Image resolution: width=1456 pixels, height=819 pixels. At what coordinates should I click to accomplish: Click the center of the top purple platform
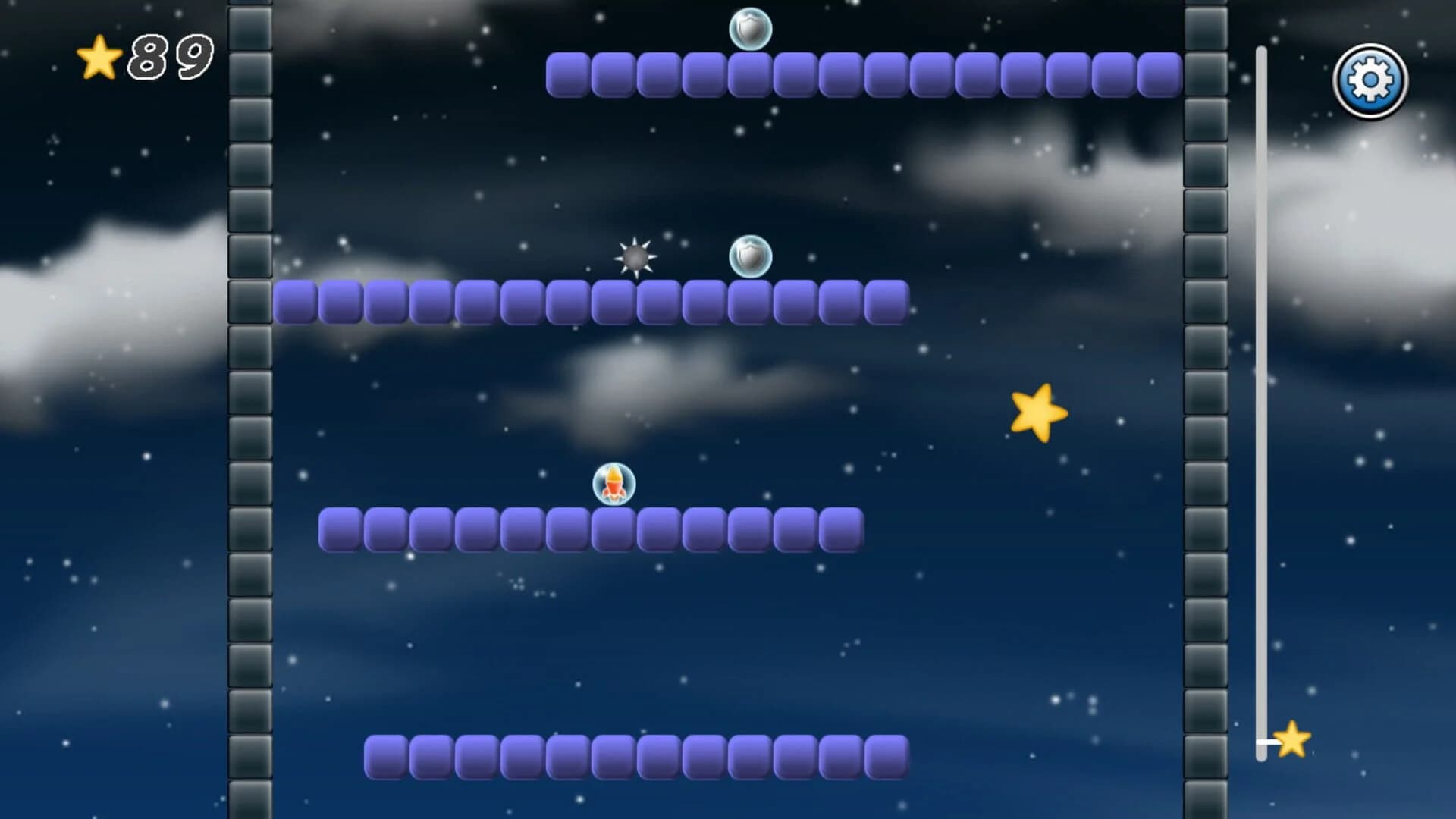click(x=864, y=74)
